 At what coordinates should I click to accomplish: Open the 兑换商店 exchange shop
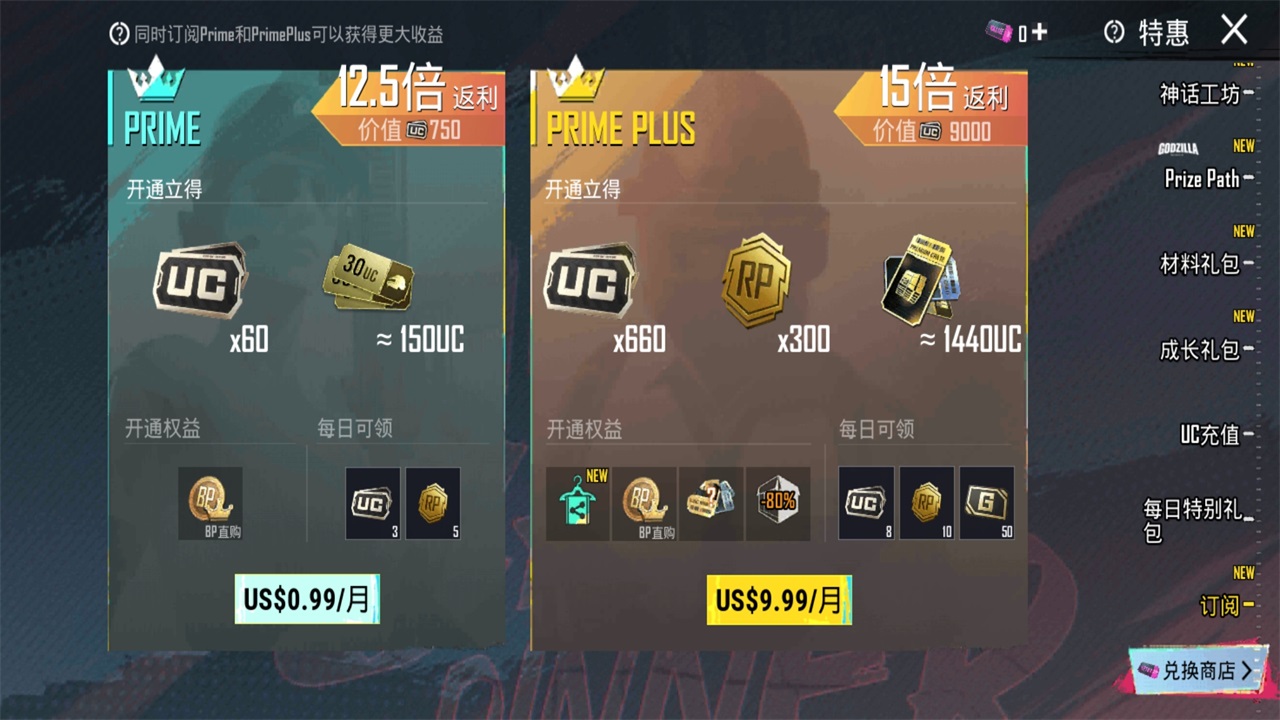1197,671
